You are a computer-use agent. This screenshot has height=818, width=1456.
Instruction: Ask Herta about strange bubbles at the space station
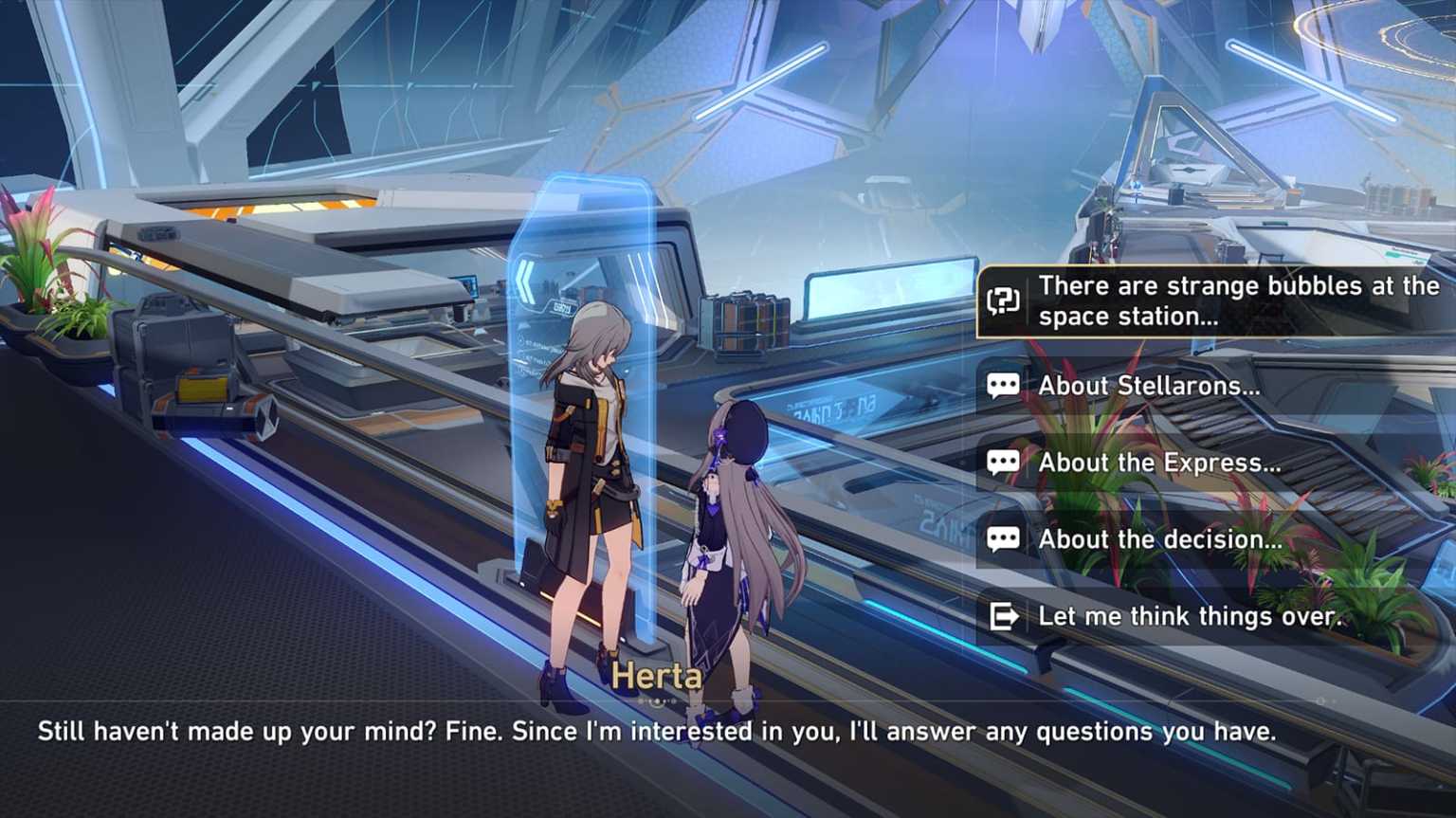pos(1213,300)
